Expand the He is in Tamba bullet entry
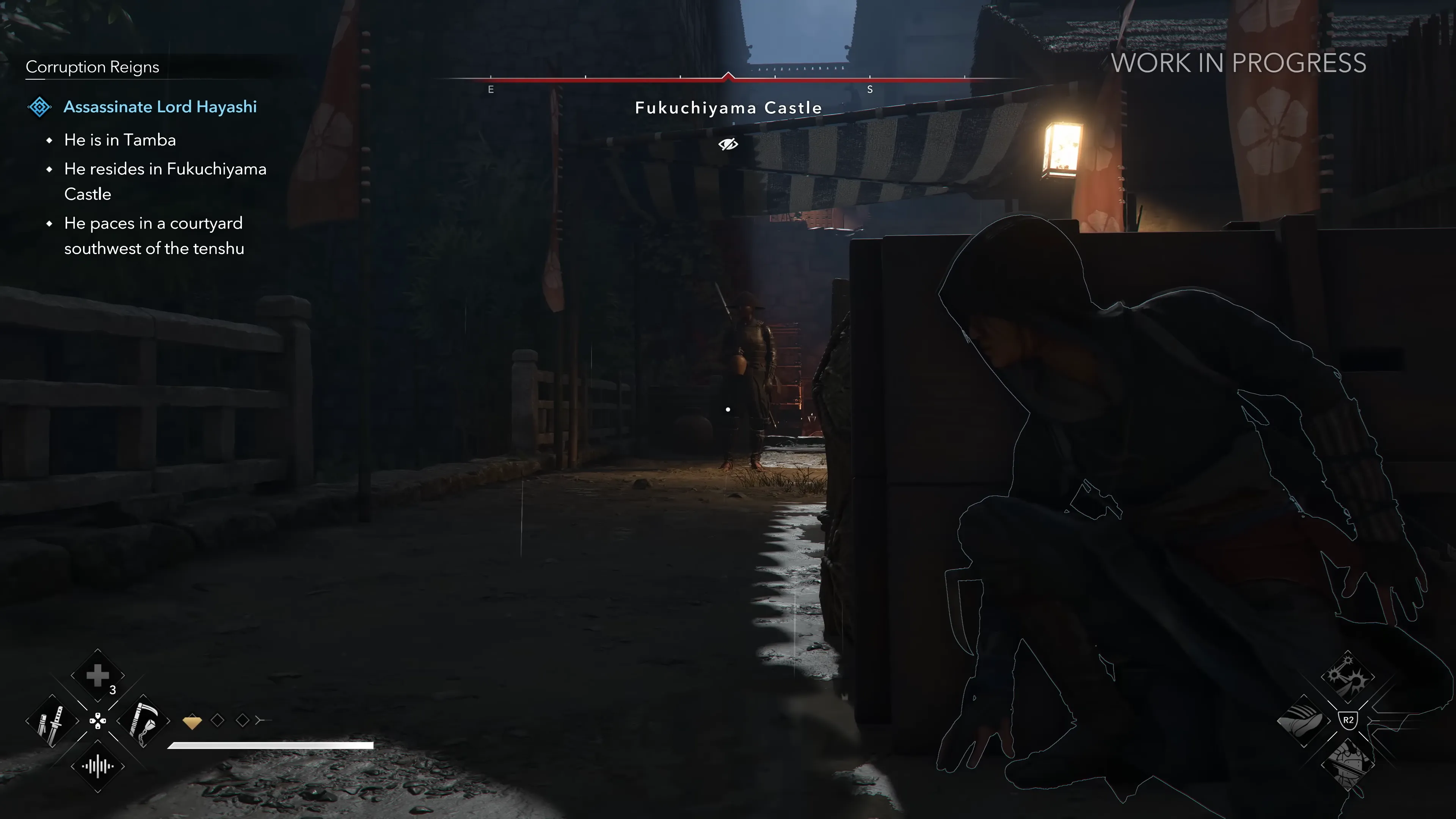 [120, 140]
